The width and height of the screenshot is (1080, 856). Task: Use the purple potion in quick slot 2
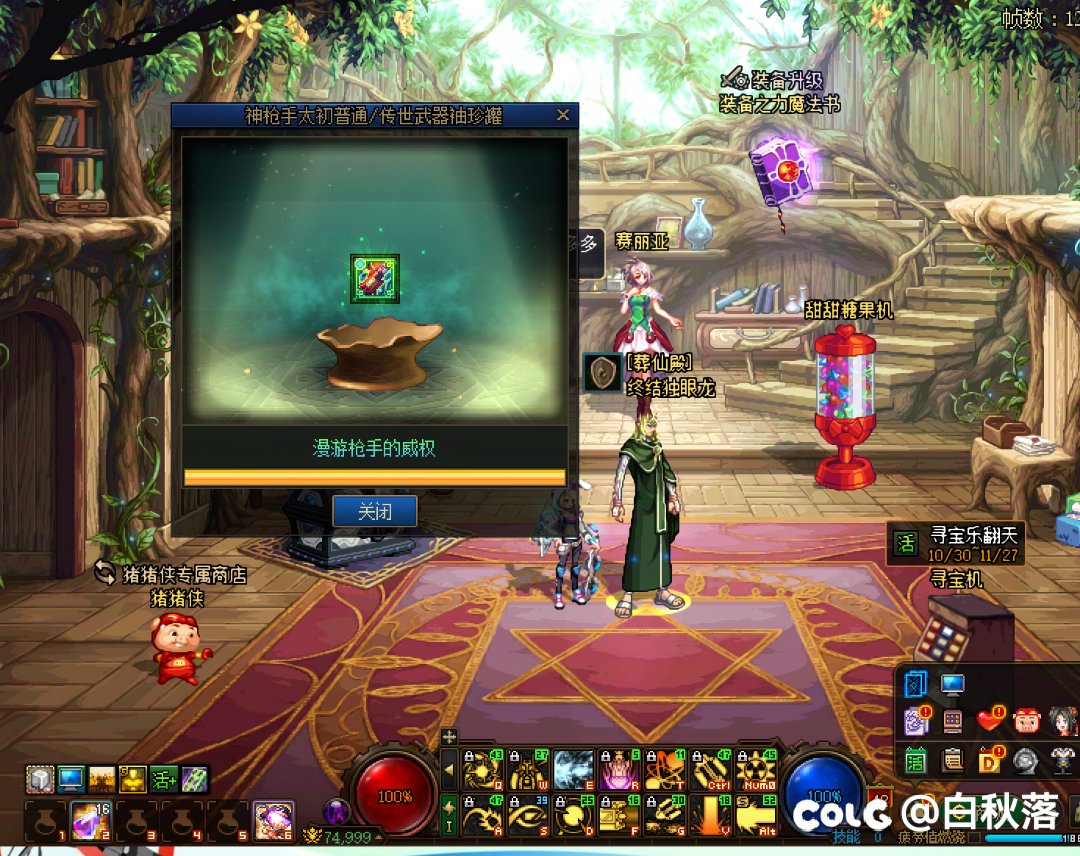pos(85,820)
